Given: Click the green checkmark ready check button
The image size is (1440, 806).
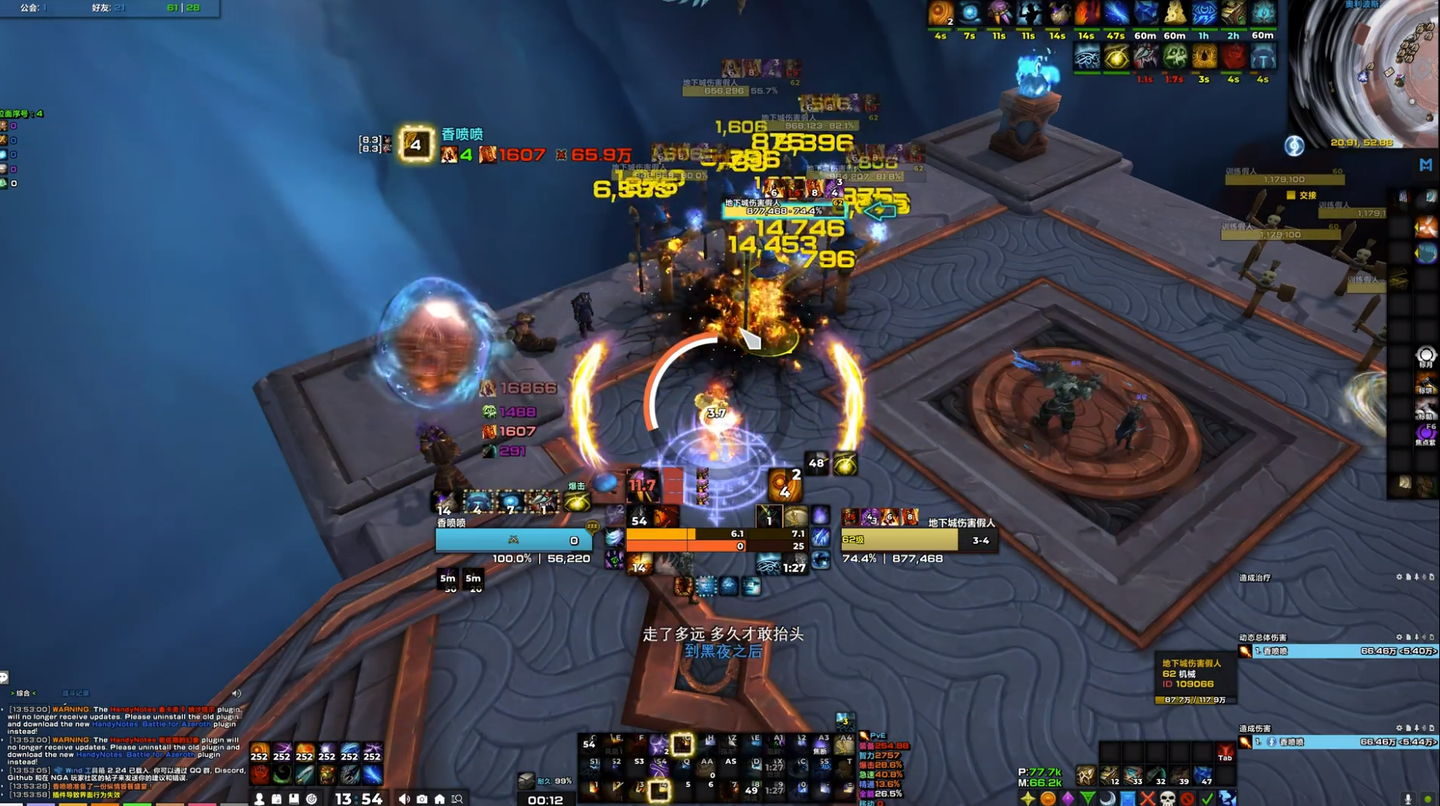Looking at the screenshot, I should click(1207, 798).
